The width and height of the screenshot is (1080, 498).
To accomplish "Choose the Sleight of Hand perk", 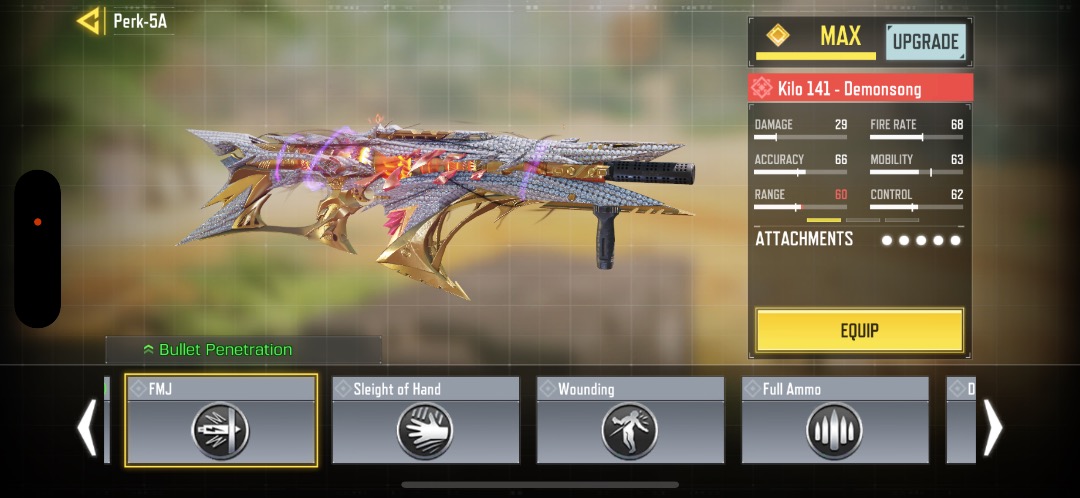I will point(425,420).
